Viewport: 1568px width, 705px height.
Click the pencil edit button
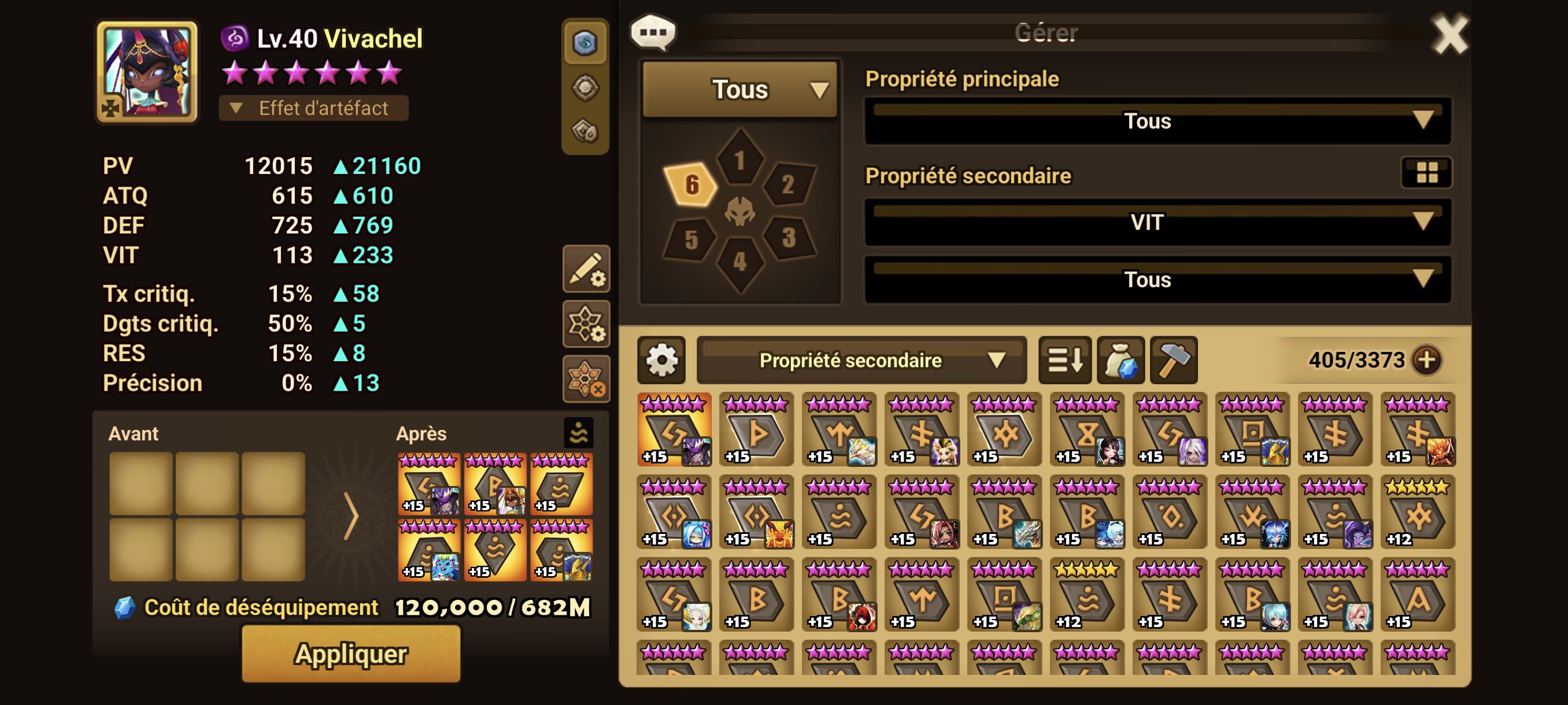[x=586, y=269]
